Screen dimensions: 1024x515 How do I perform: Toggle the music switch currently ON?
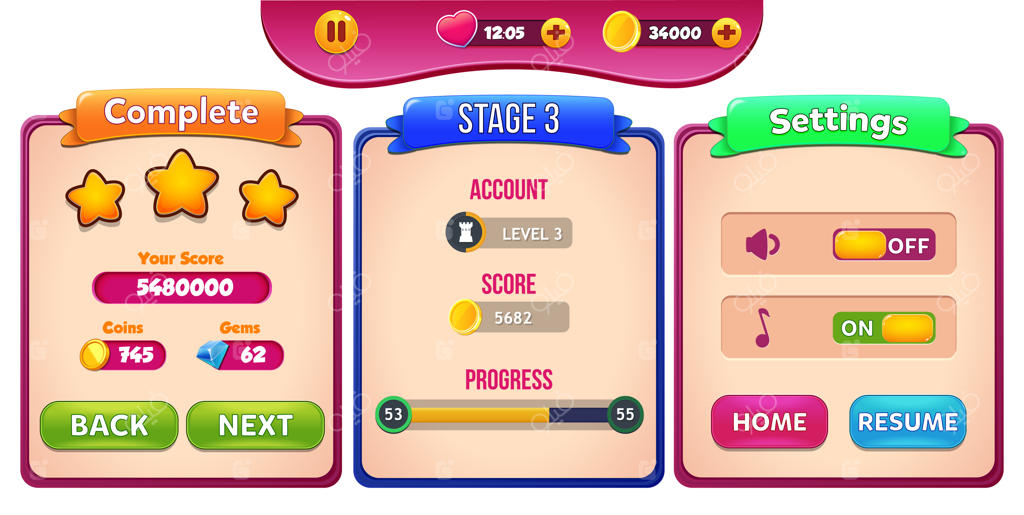(883, 328)
